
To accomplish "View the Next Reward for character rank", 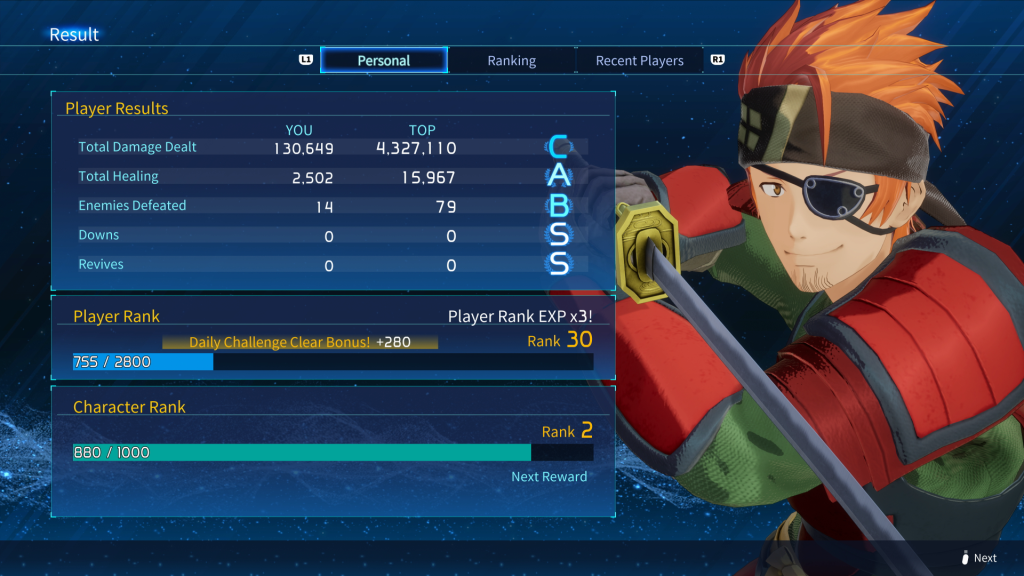I will 549,477.
